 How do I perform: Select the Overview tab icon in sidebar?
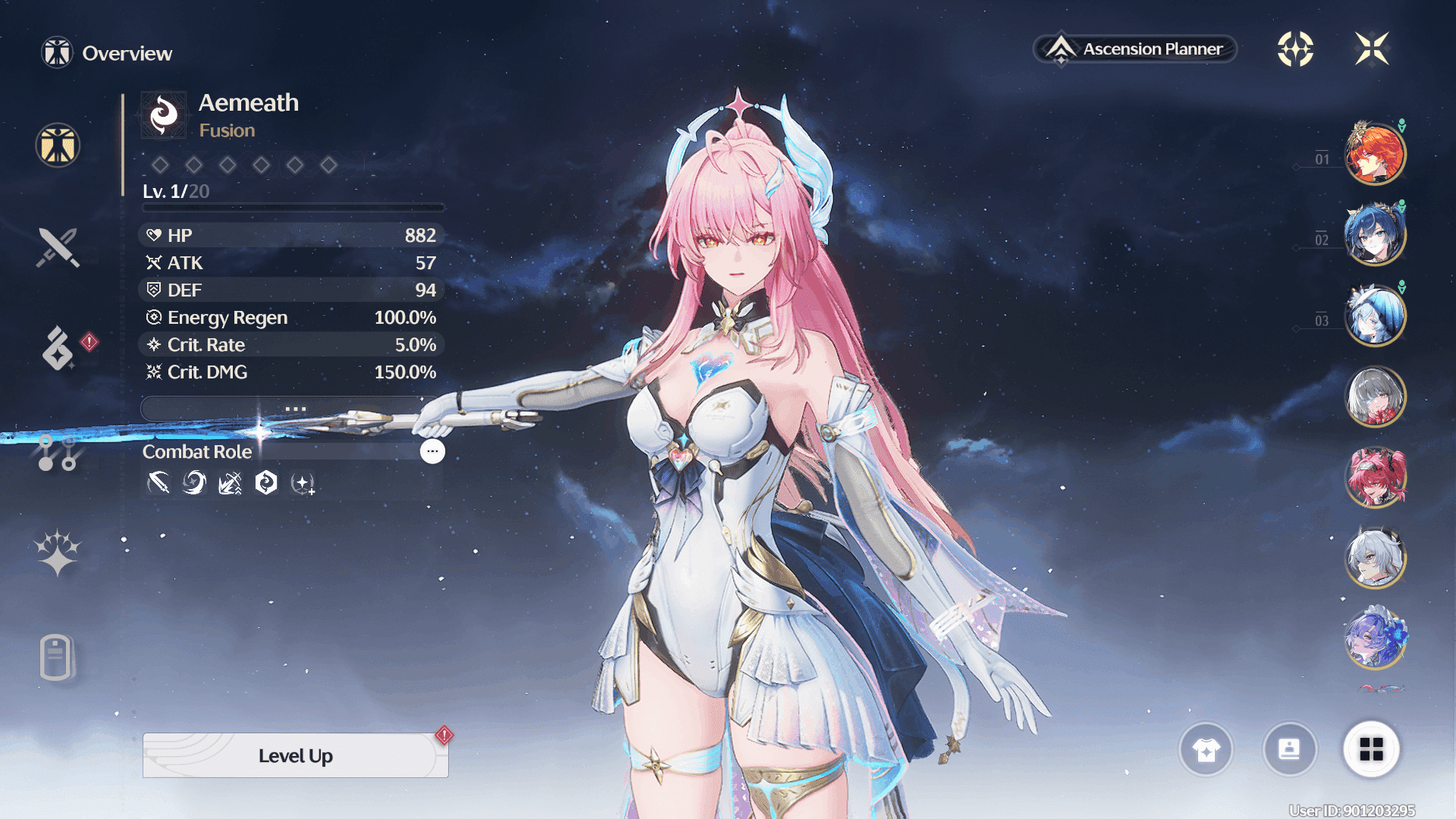click(x=58, y=145)
